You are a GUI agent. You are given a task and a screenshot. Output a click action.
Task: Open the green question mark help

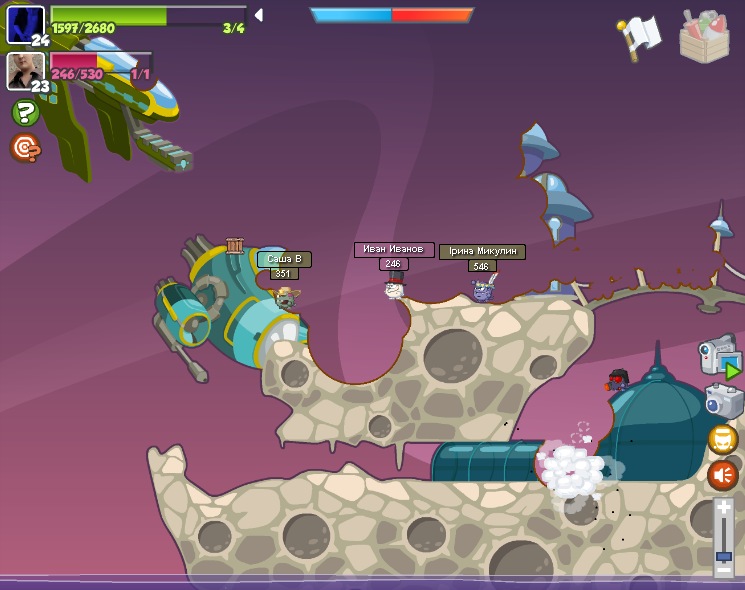tap(25, 113)
